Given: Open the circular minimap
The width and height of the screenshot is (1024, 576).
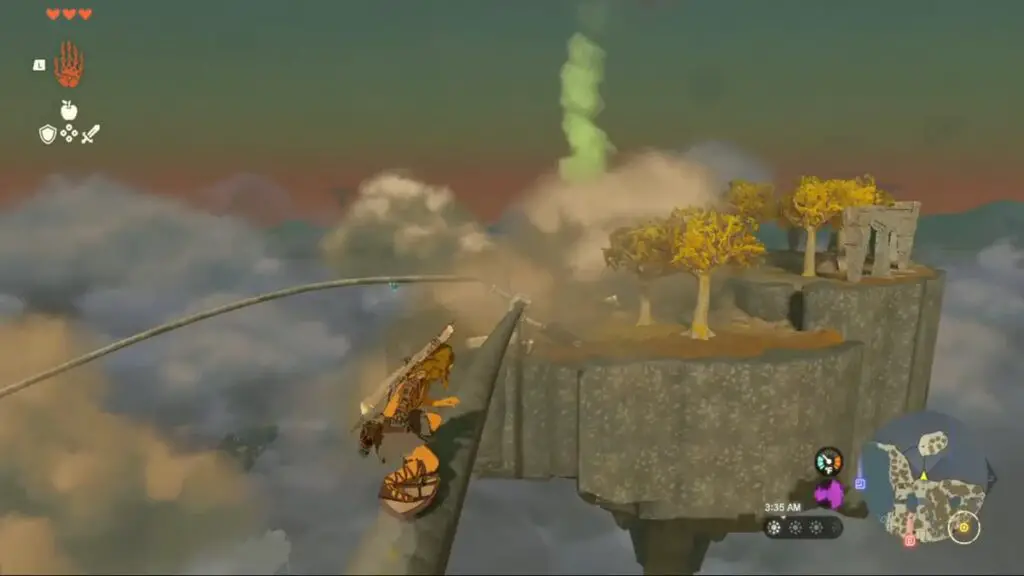Looking at the screenshot, I should (923, 478).
